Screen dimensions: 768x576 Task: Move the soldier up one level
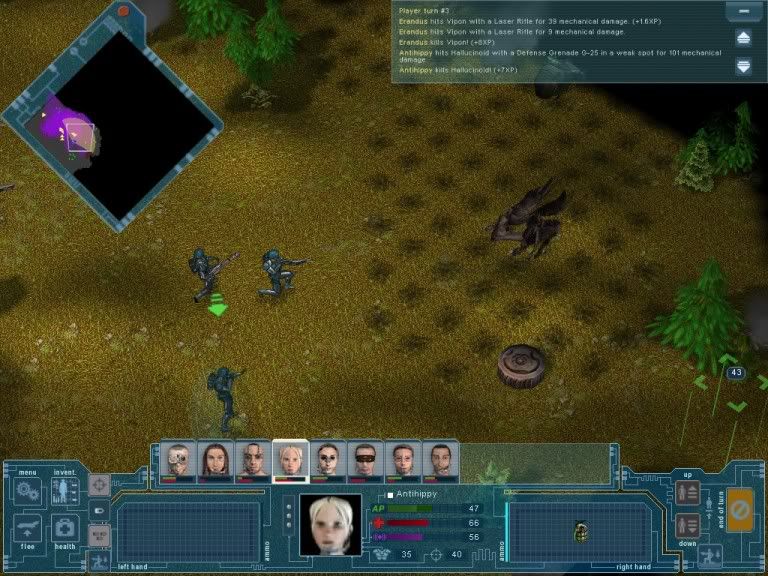tap(687, 492)
